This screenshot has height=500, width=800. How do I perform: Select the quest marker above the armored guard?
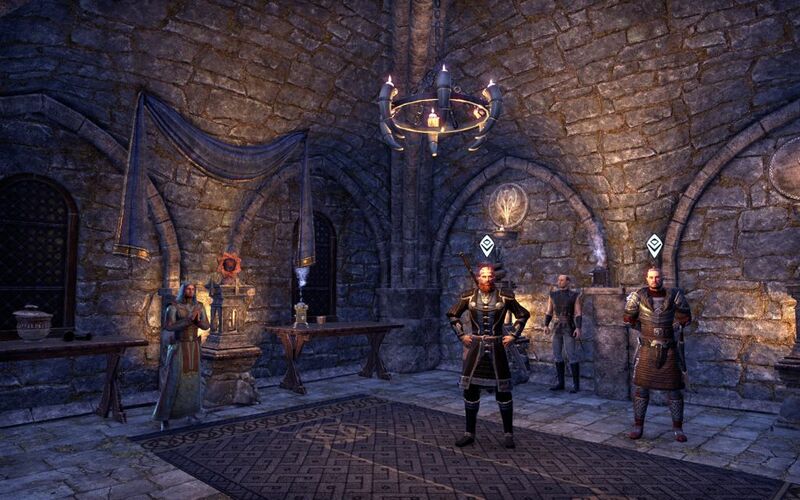tap(654, 245)
